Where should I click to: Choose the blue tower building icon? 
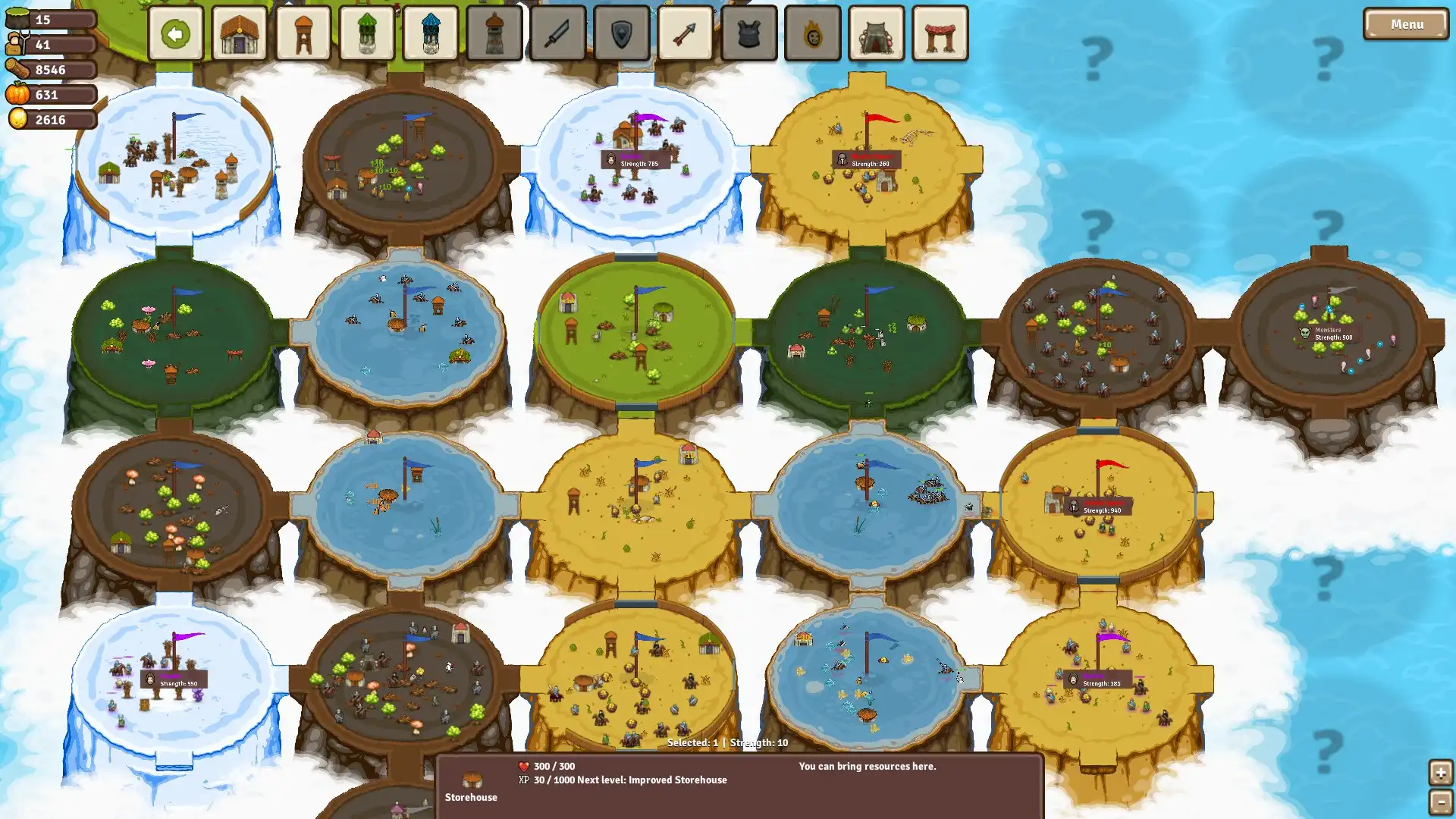click(430, 33)
